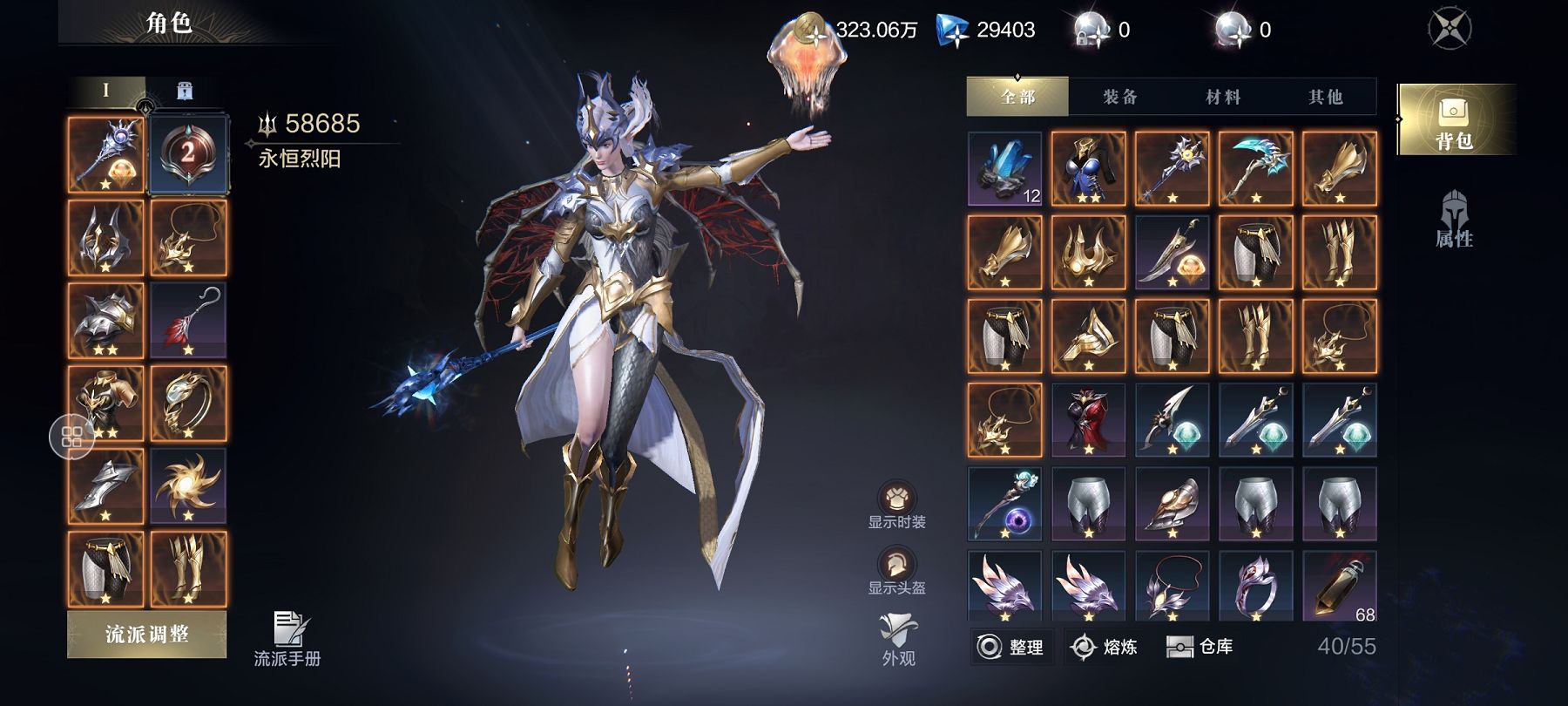Choose the purple orb staff in backpack
The width and height of the screenshot is (1568, 706).
(x=1004, y=504)
